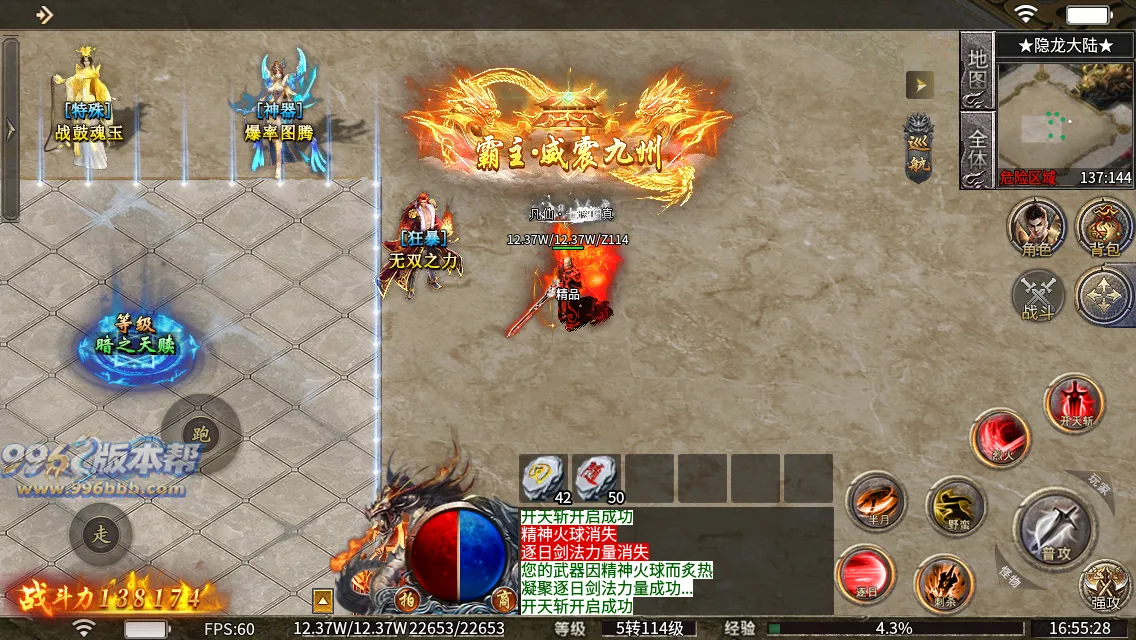Open the 背包 bag icon

(x=1104, y=226)
